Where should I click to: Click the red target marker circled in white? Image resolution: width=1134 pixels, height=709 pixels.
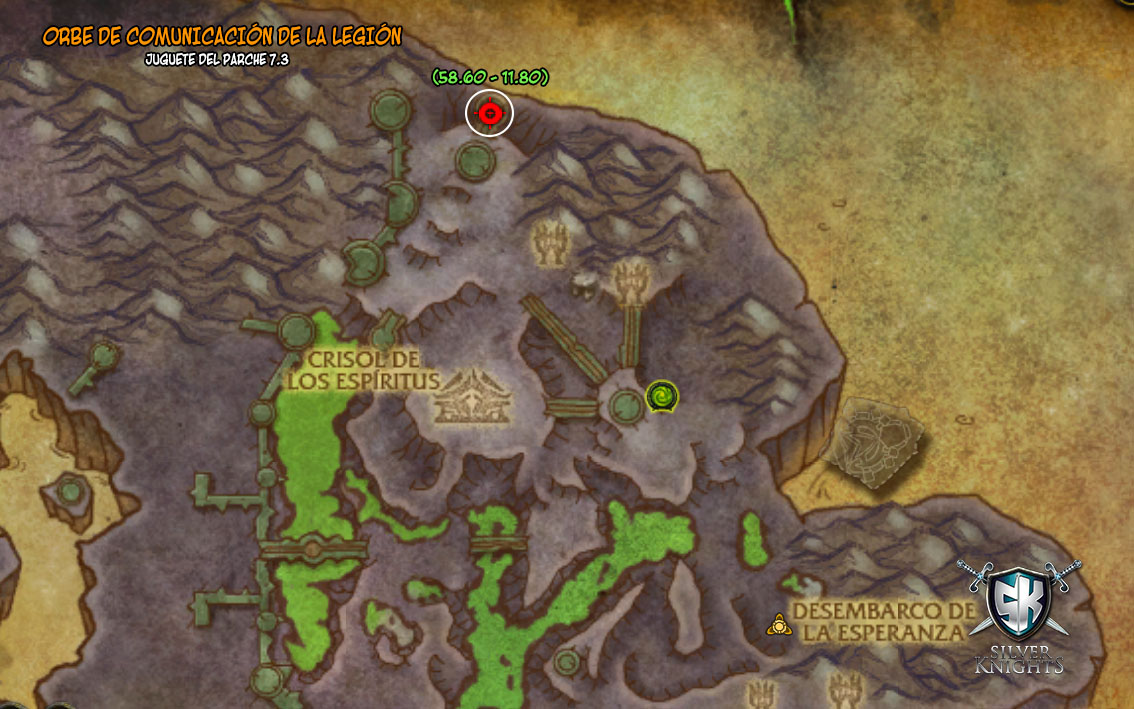point(489,113)
